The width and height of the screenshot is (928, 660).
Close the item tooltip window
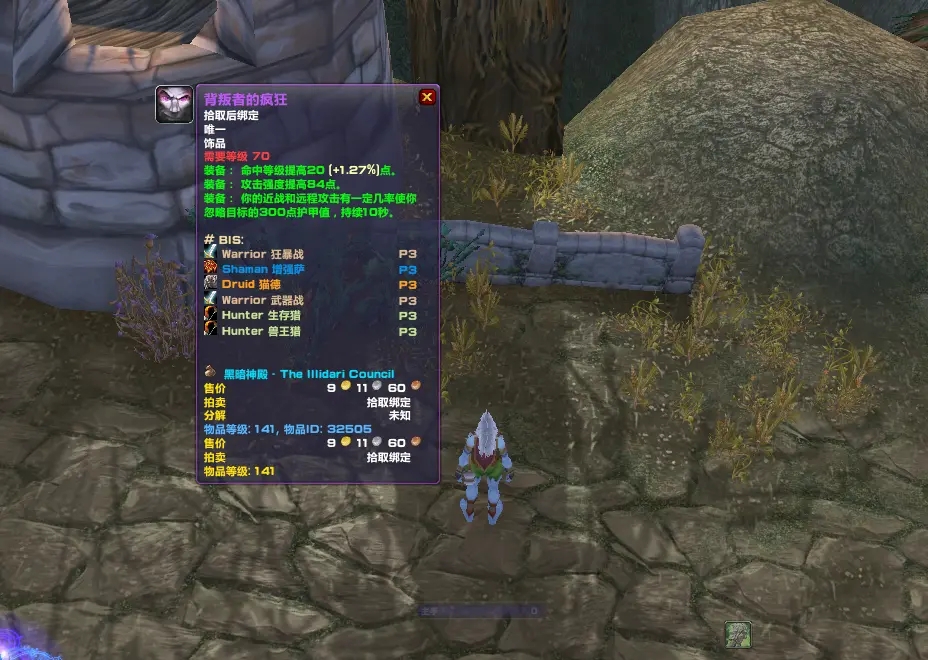click(x=427, y=97)
